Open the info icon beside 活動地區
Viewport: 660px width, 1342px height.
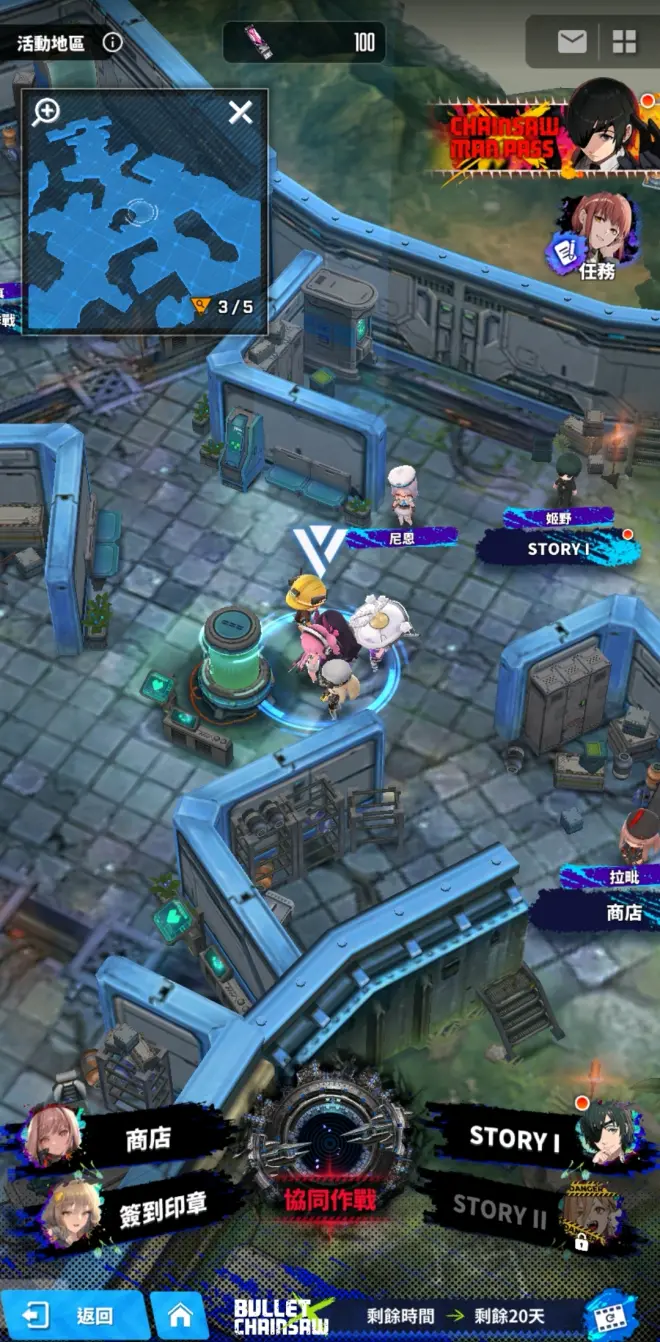113,42
